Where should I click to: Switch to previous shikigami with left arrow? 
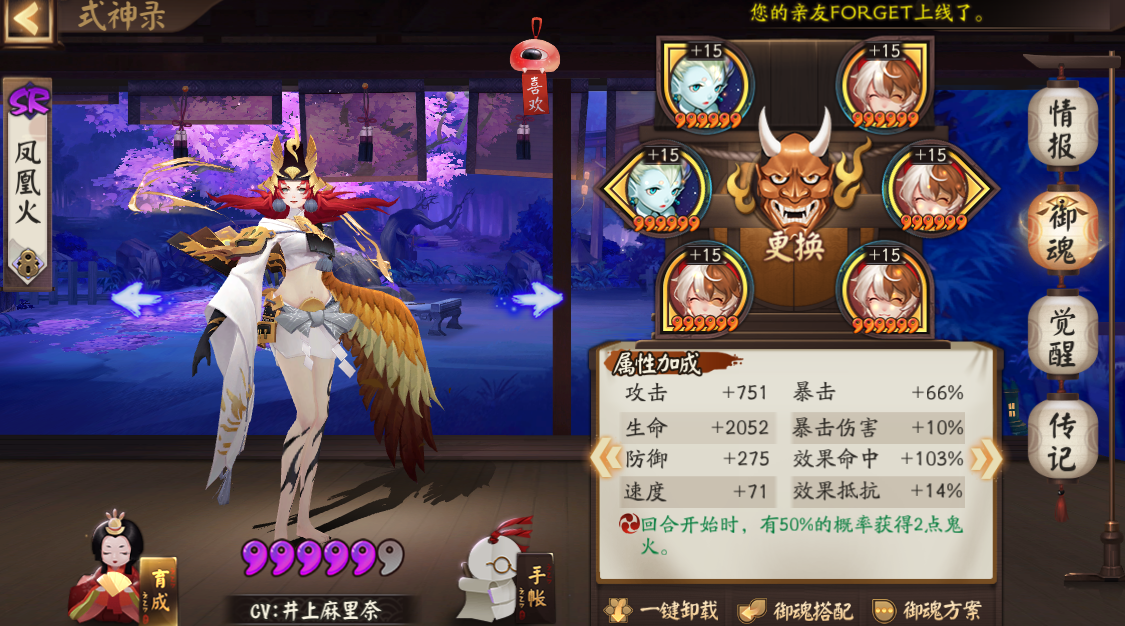(x=136, y=297)
